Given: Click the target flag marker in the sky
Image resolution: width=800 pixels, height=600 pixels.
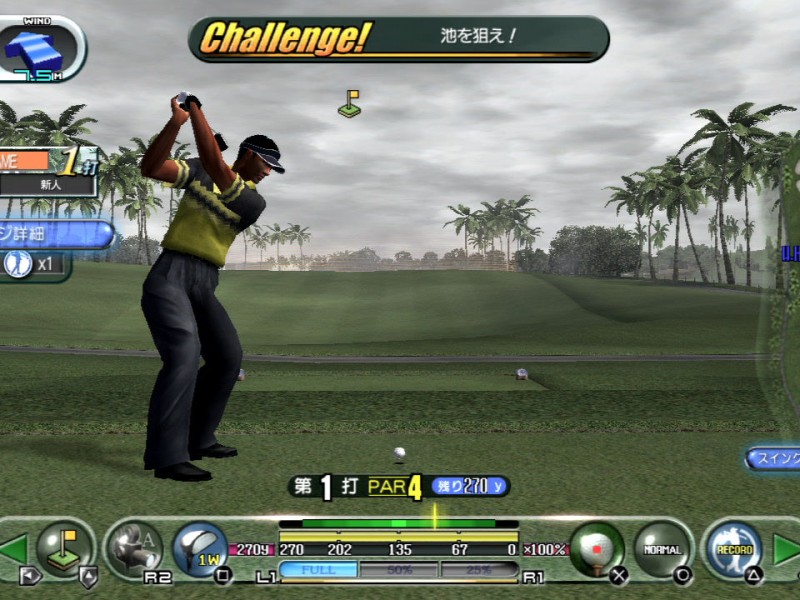Looking at the screenshot, I should click(349, 104).
